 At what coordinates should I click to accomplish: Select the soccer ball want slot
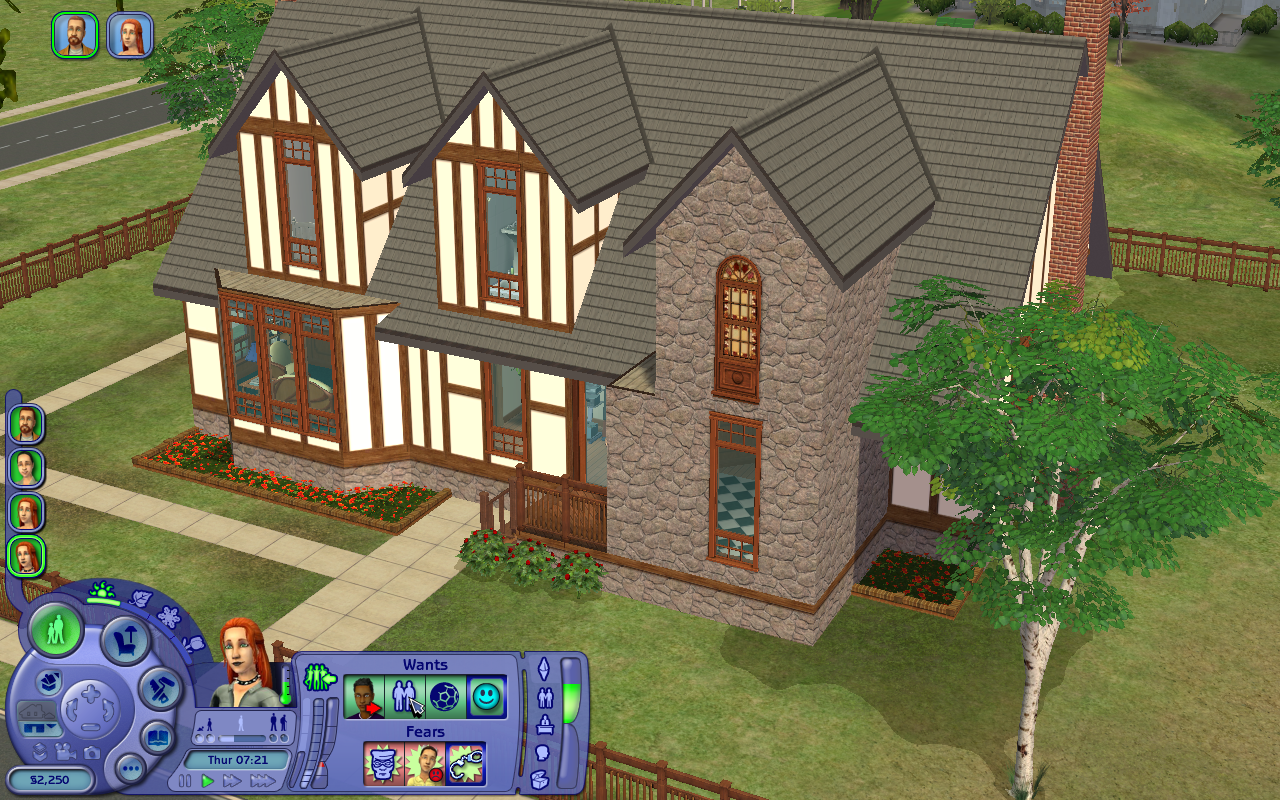pyautogui.click(x=446, y=699)
